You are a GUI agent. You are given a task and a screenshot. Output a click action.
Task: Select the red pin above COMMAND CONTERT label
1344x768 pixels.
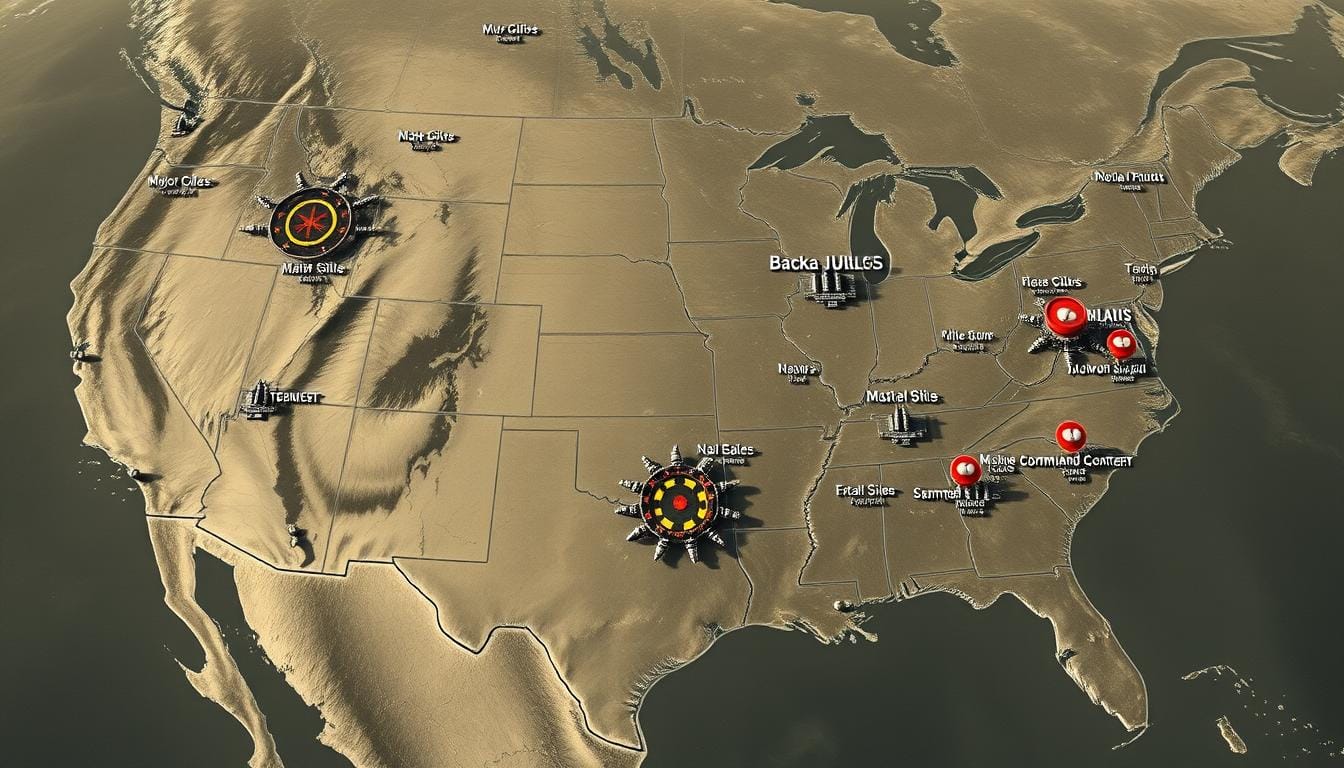point(1070,435)
